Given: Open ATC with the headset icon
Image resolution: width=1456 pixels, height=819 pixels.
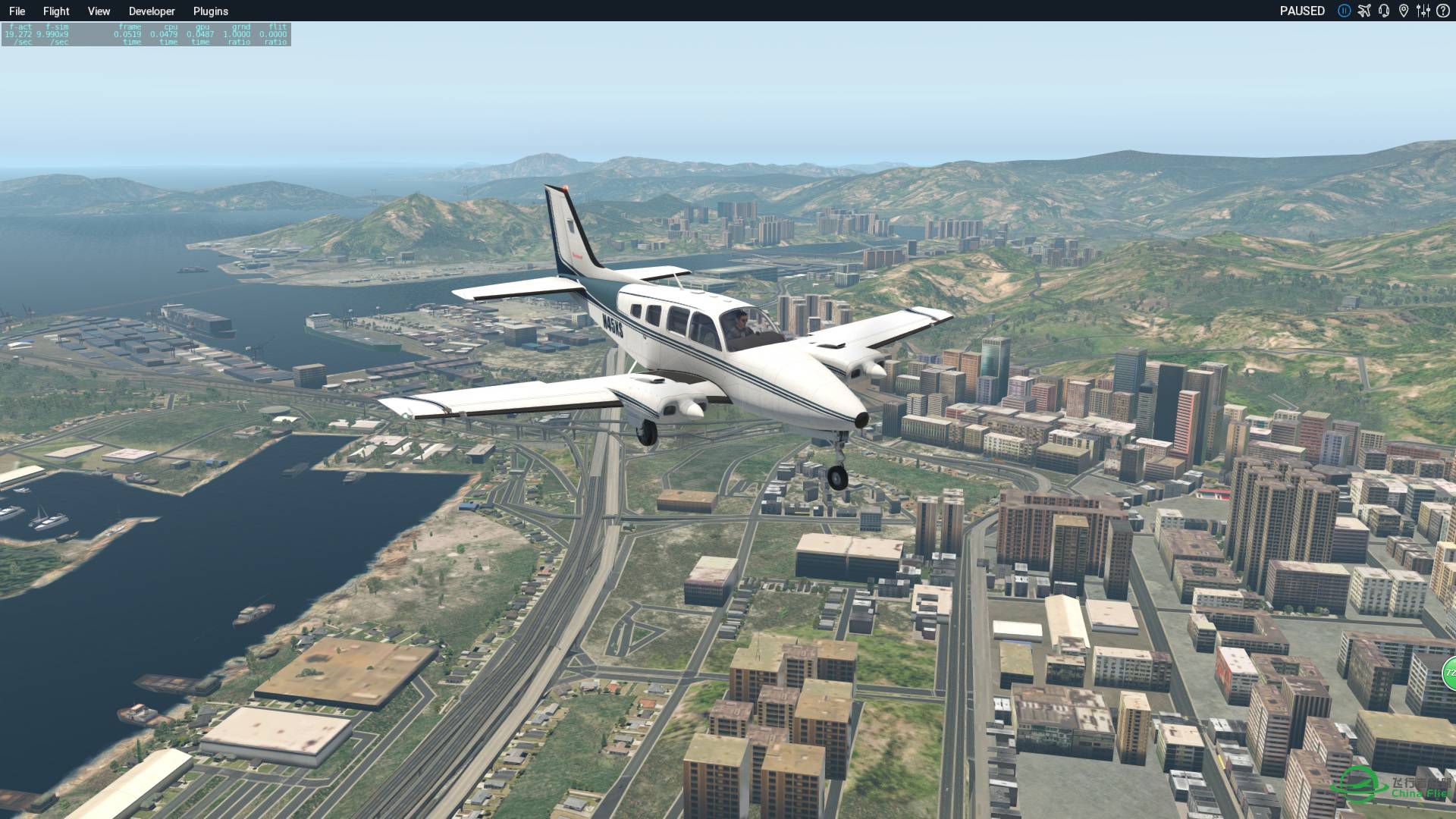Looking at the screenshot, I should 1384,11.
